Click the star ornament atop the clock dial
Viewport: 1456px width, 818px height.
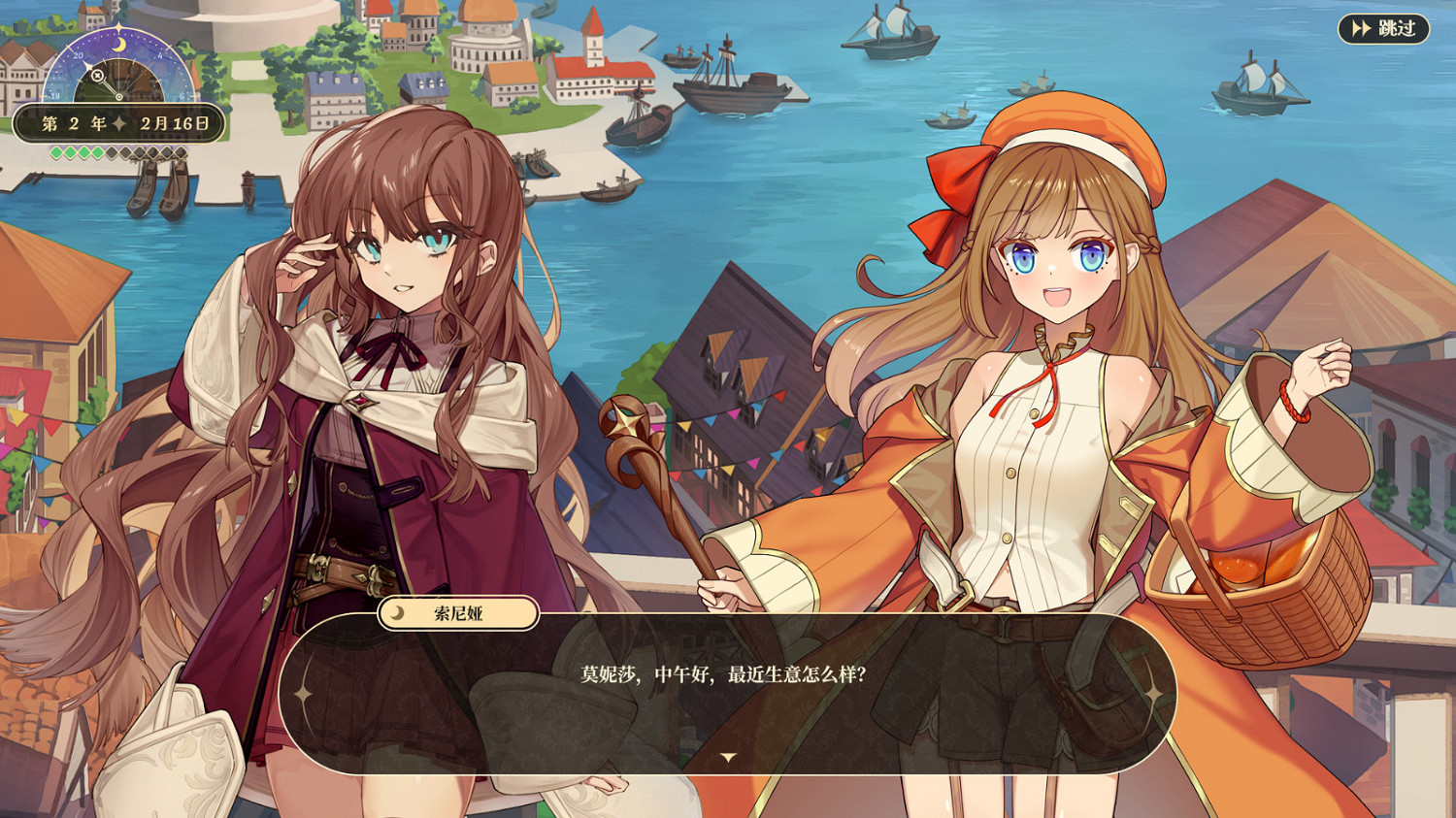(x=118, y=26)
